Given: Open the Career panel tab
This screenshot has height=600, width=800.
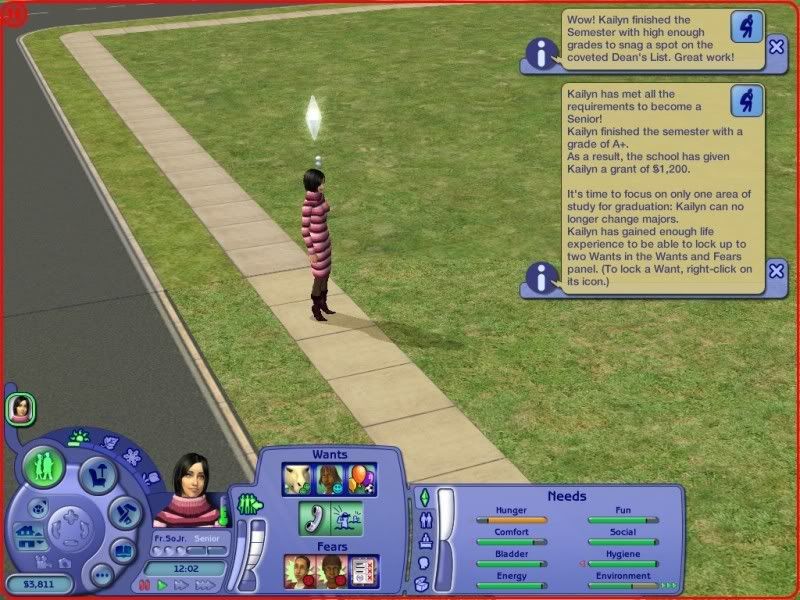Looking at the screenshot, I should (x=424, y=541).
